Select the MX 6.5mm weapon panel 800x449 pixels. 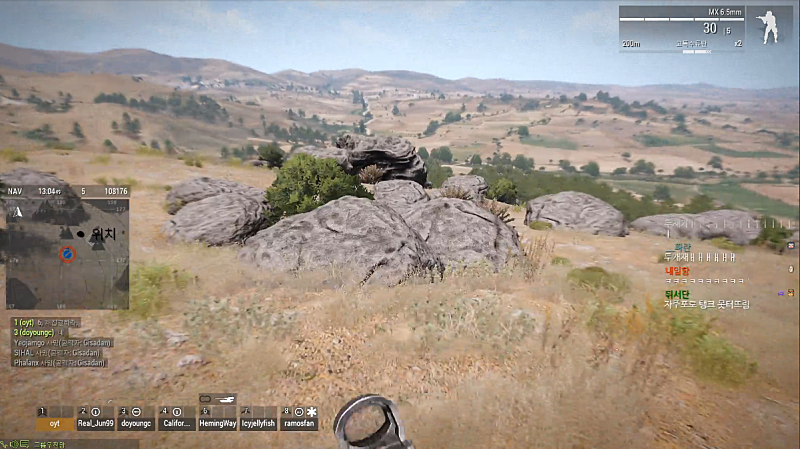point(681,28)
